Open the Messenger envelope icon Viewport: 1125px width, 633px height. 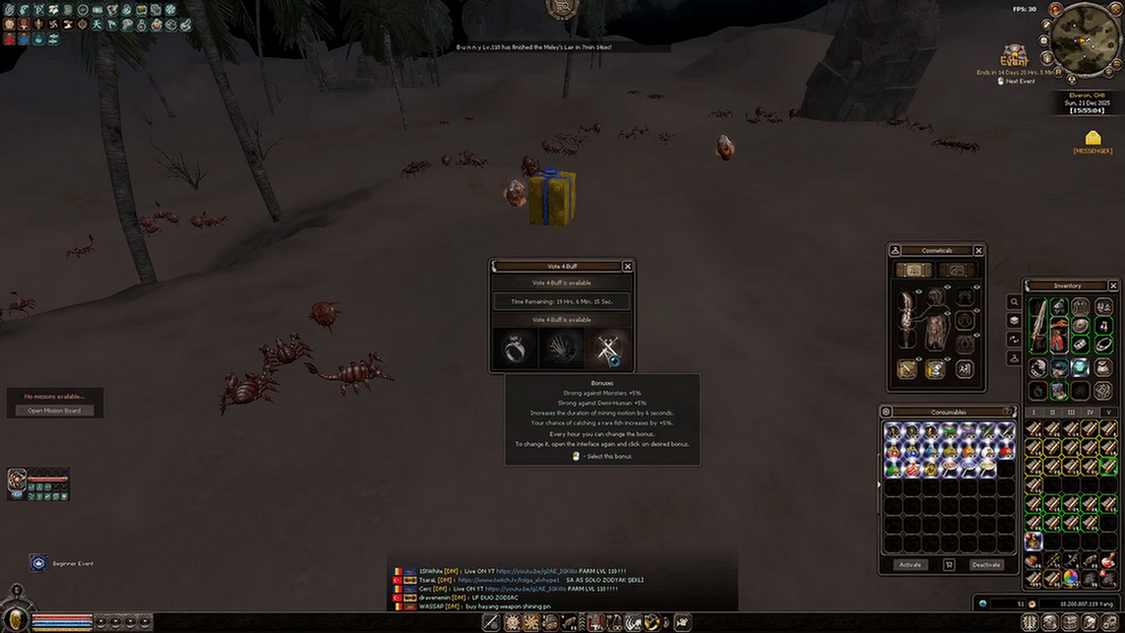pyautogui.click(x=1093, y=138)
